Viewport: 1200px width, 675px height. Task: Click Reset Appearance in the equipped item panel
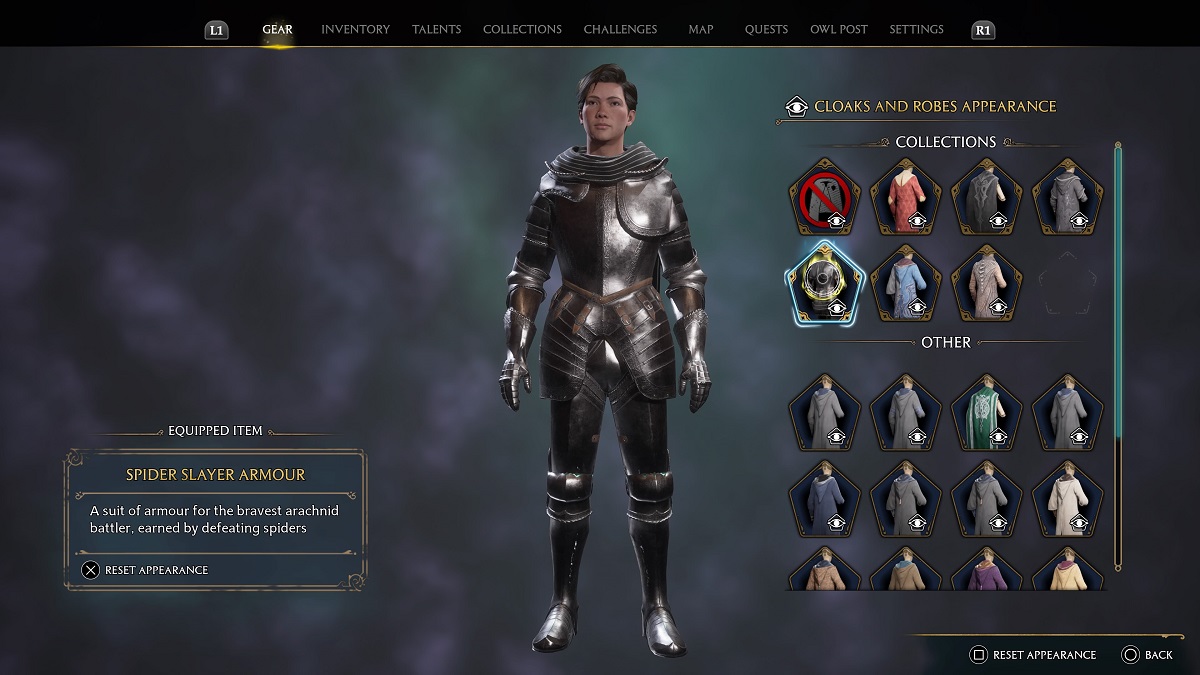(x=146, y=570)
